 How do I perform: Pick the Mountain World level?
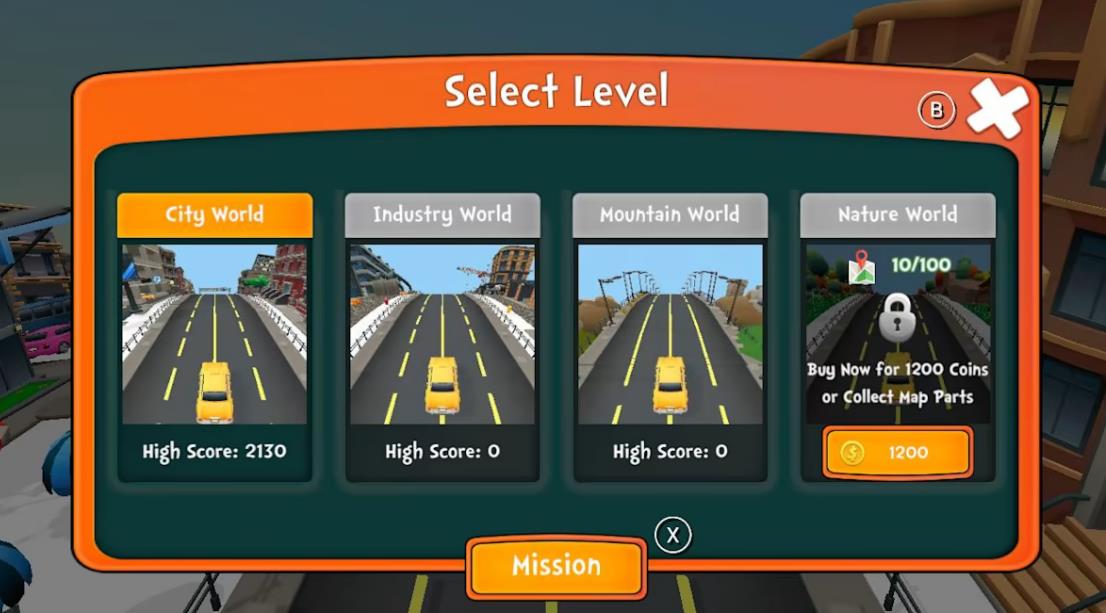coord(670,335)
